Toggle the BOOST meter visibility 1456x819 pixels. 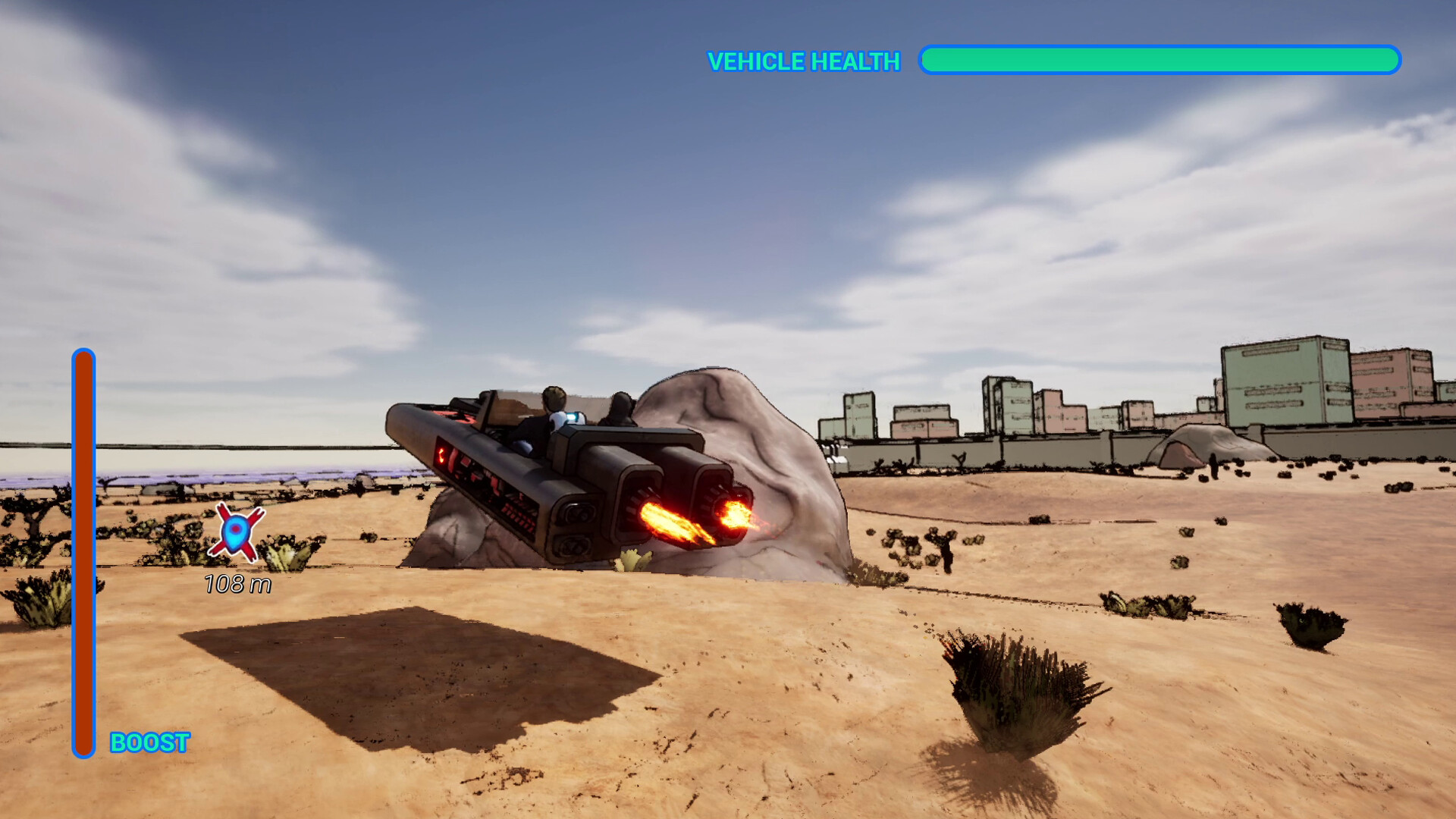click(x=83, y=554)
